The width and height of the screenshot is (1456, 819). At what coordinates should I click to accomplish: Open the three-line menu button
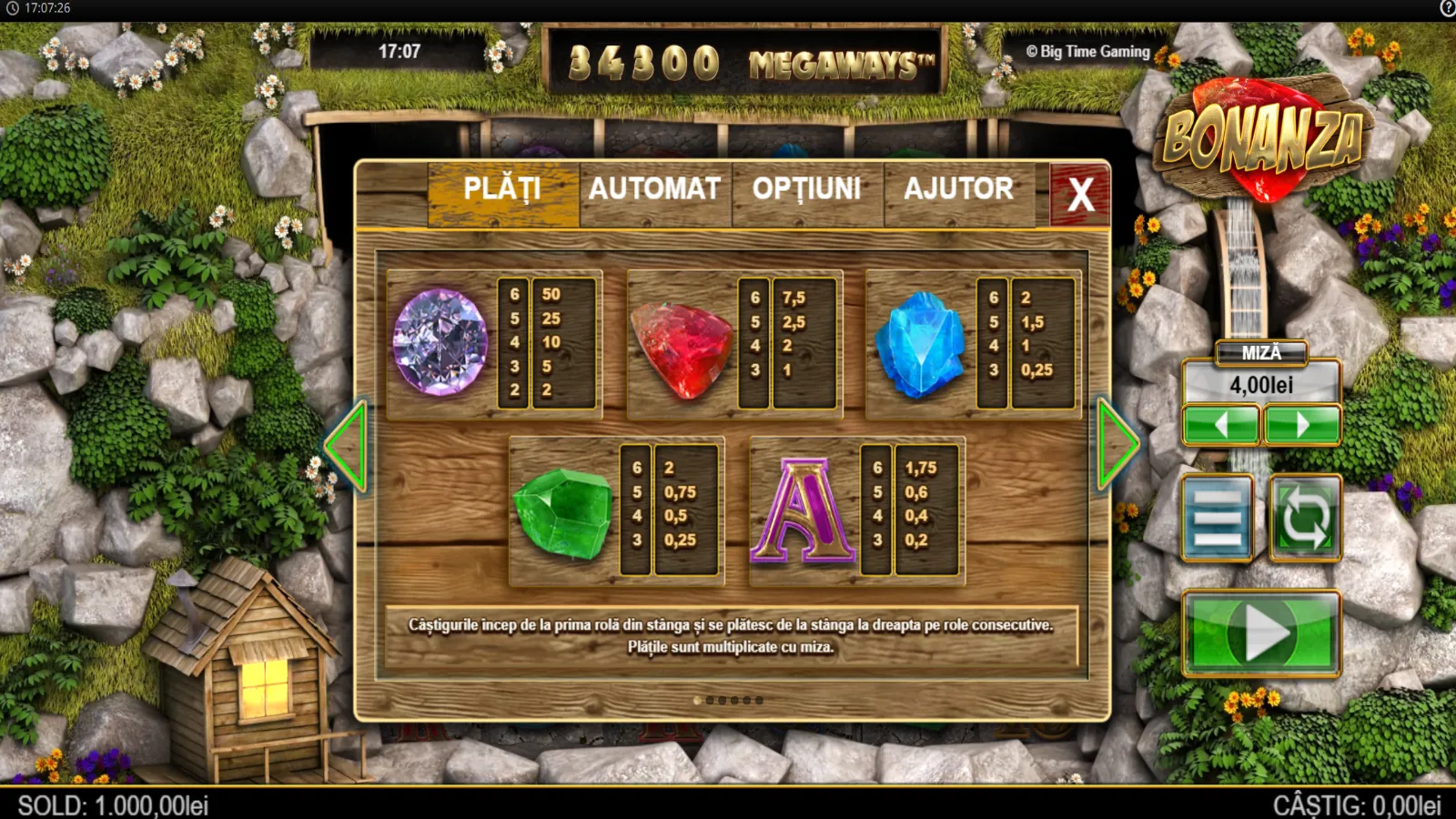click(1218, 518)
